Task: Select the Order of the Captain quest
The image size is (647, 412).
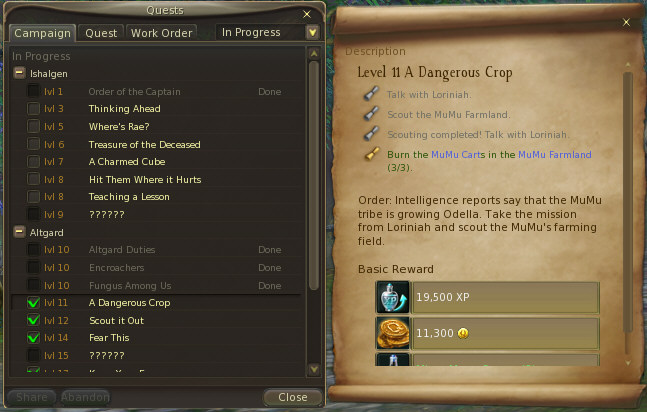Action: tap(131, 91)
